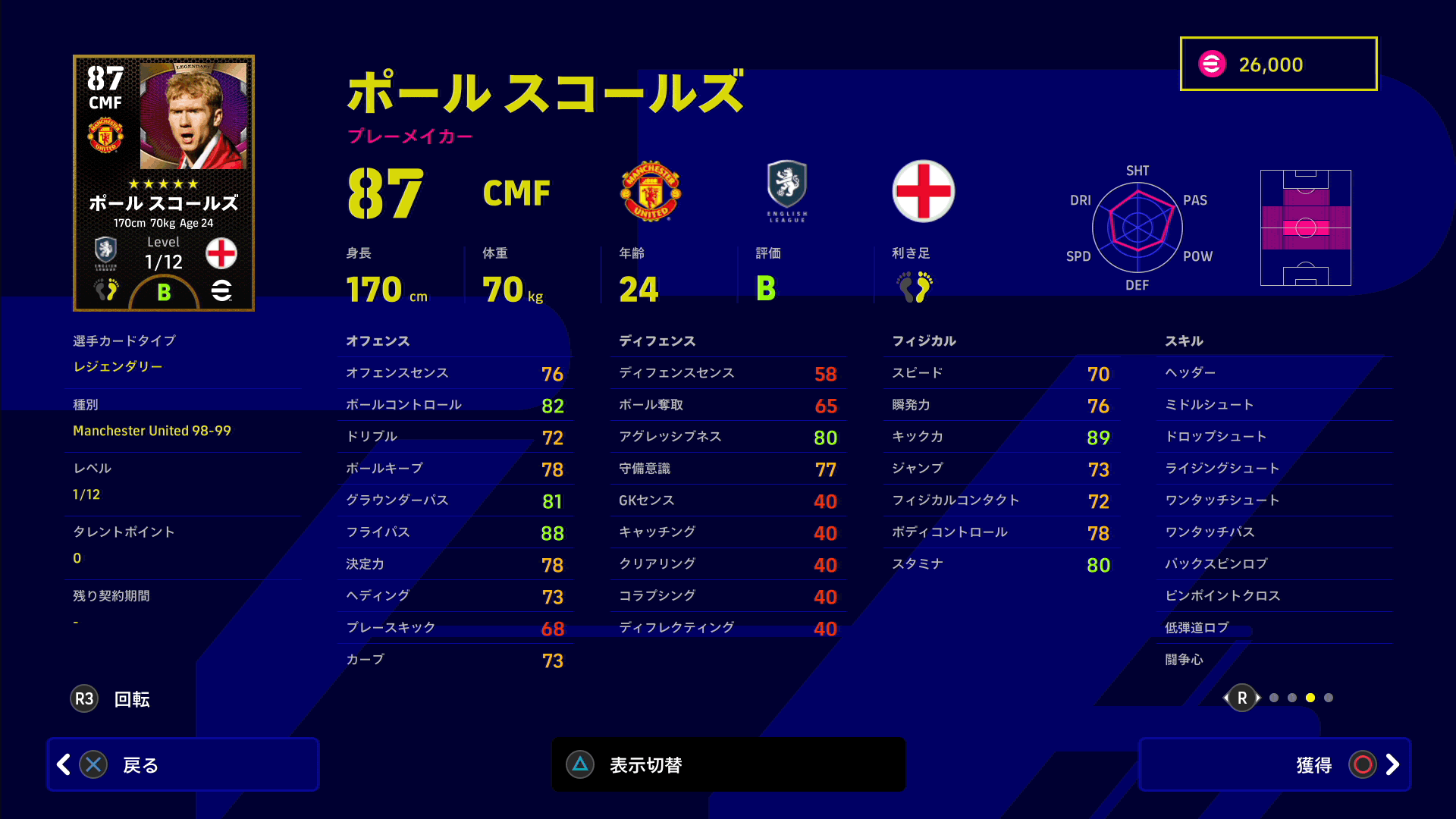Select the English League emblem

click(787, 190)
